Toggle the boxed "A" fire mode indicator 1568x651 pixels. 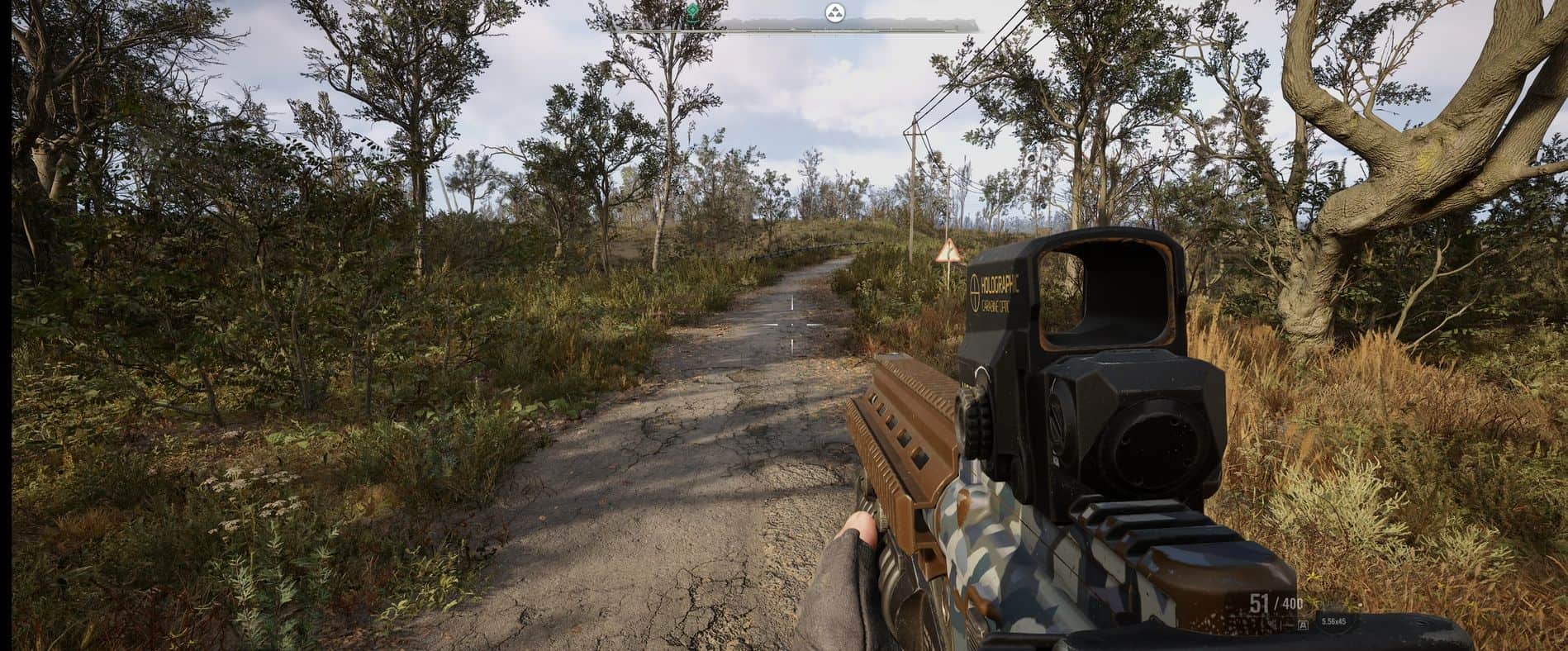(x=1302, y=626)
